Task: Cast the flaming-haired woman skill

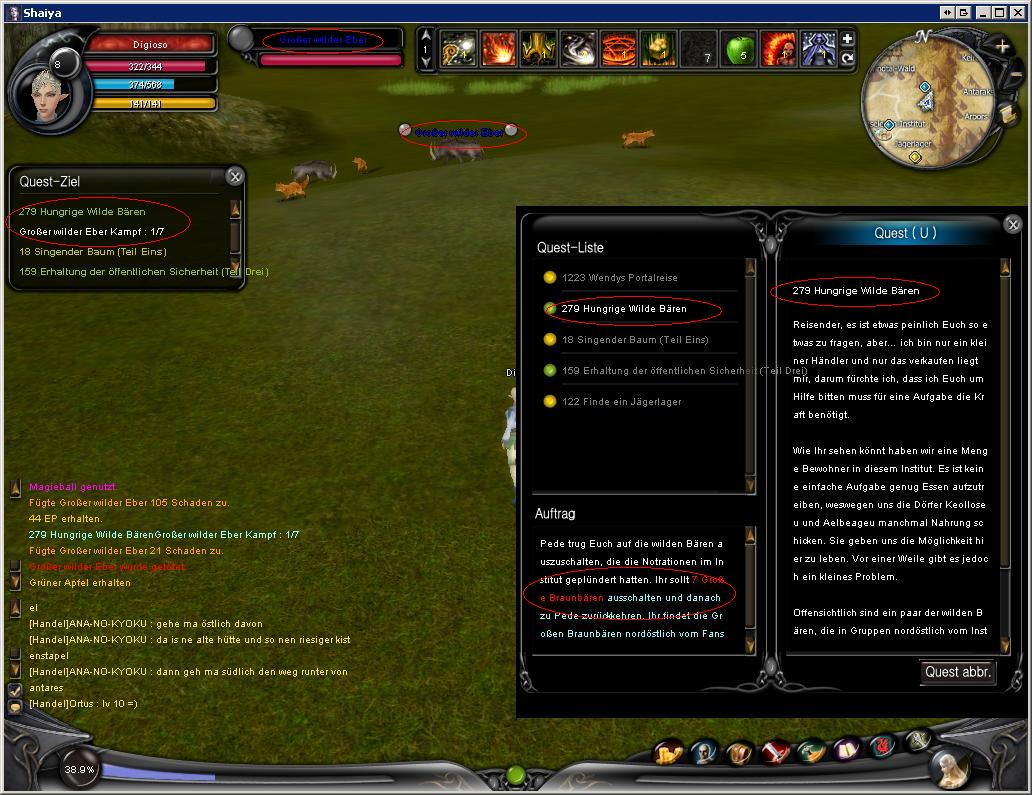Action: (778, 49)
